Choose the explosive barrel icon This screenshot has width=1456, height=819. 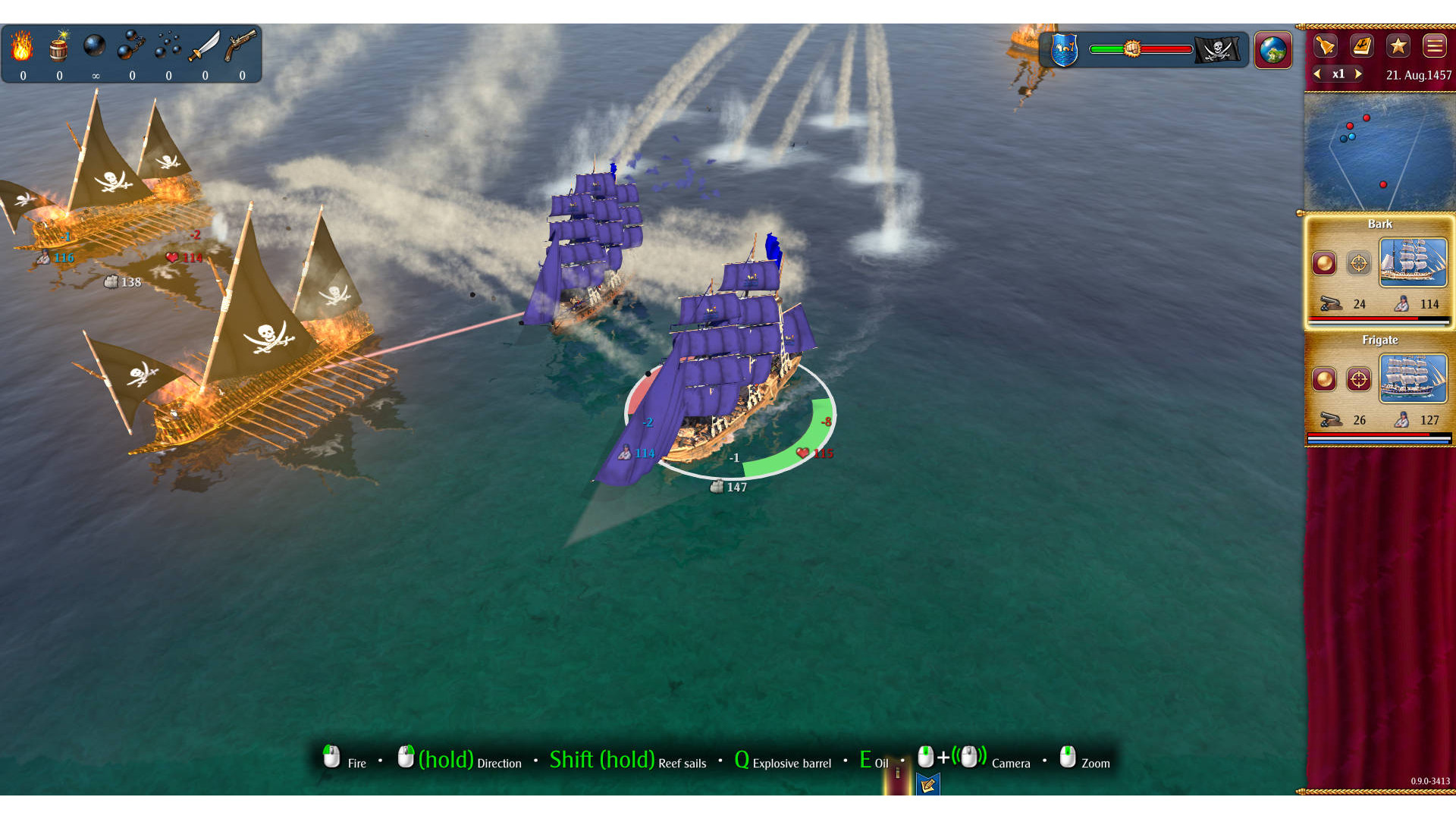[59, 47]
